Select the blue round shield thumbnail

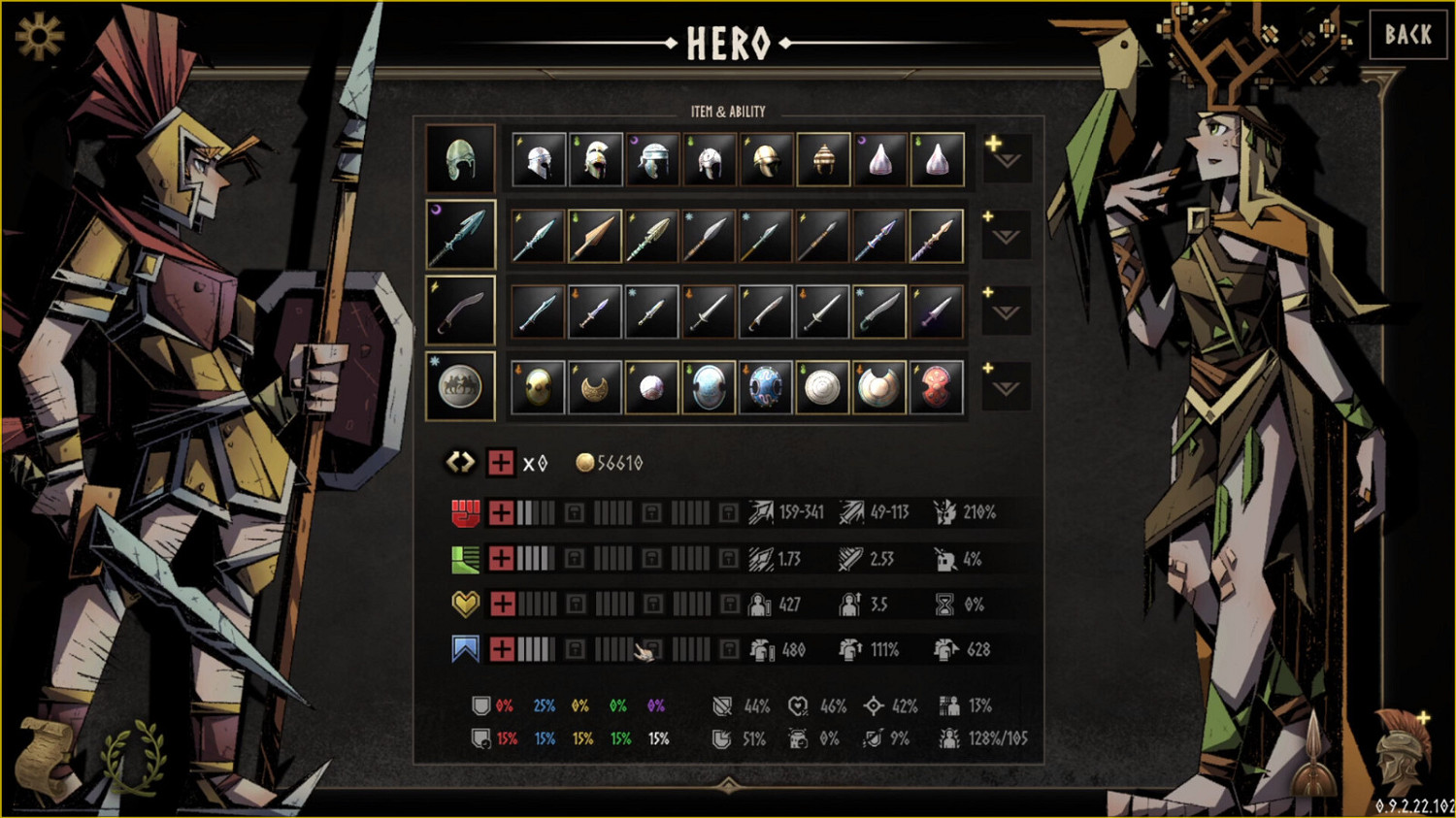pyautogui.click(x=766, y=384)
